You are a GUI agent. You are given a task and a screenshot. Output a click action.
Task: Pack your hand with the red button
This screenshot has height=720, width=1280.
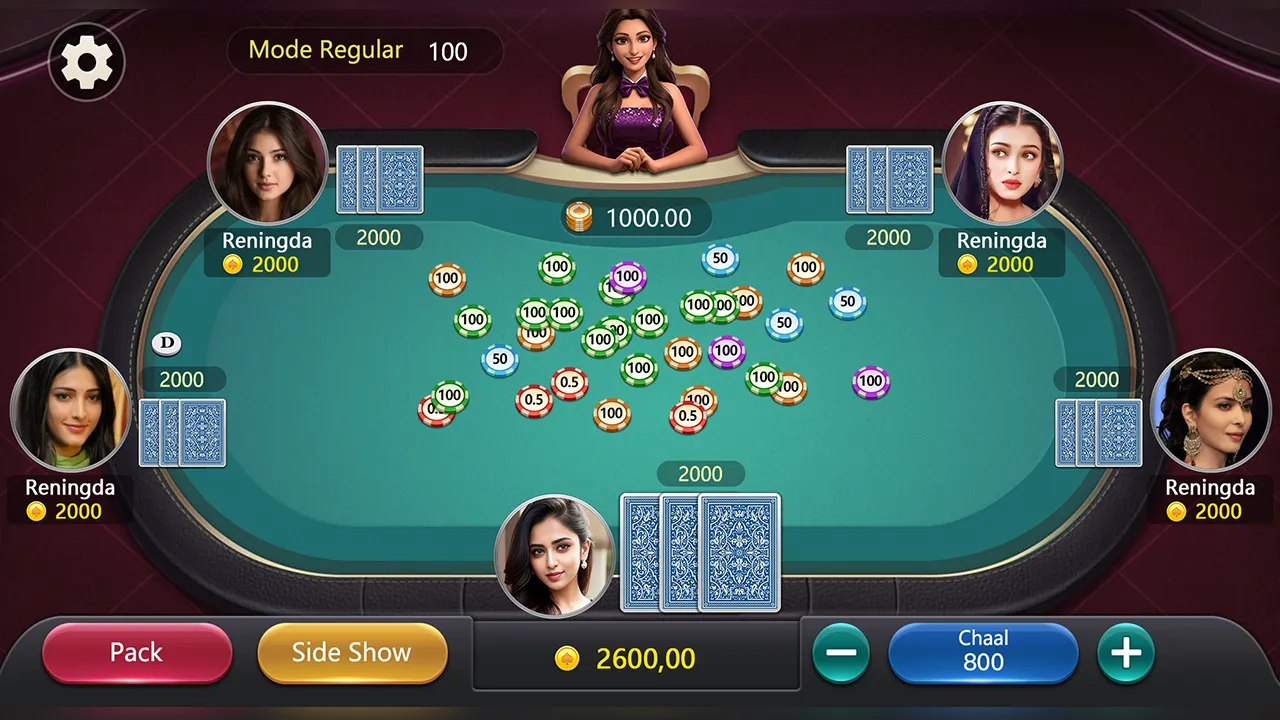click(137, 653)
